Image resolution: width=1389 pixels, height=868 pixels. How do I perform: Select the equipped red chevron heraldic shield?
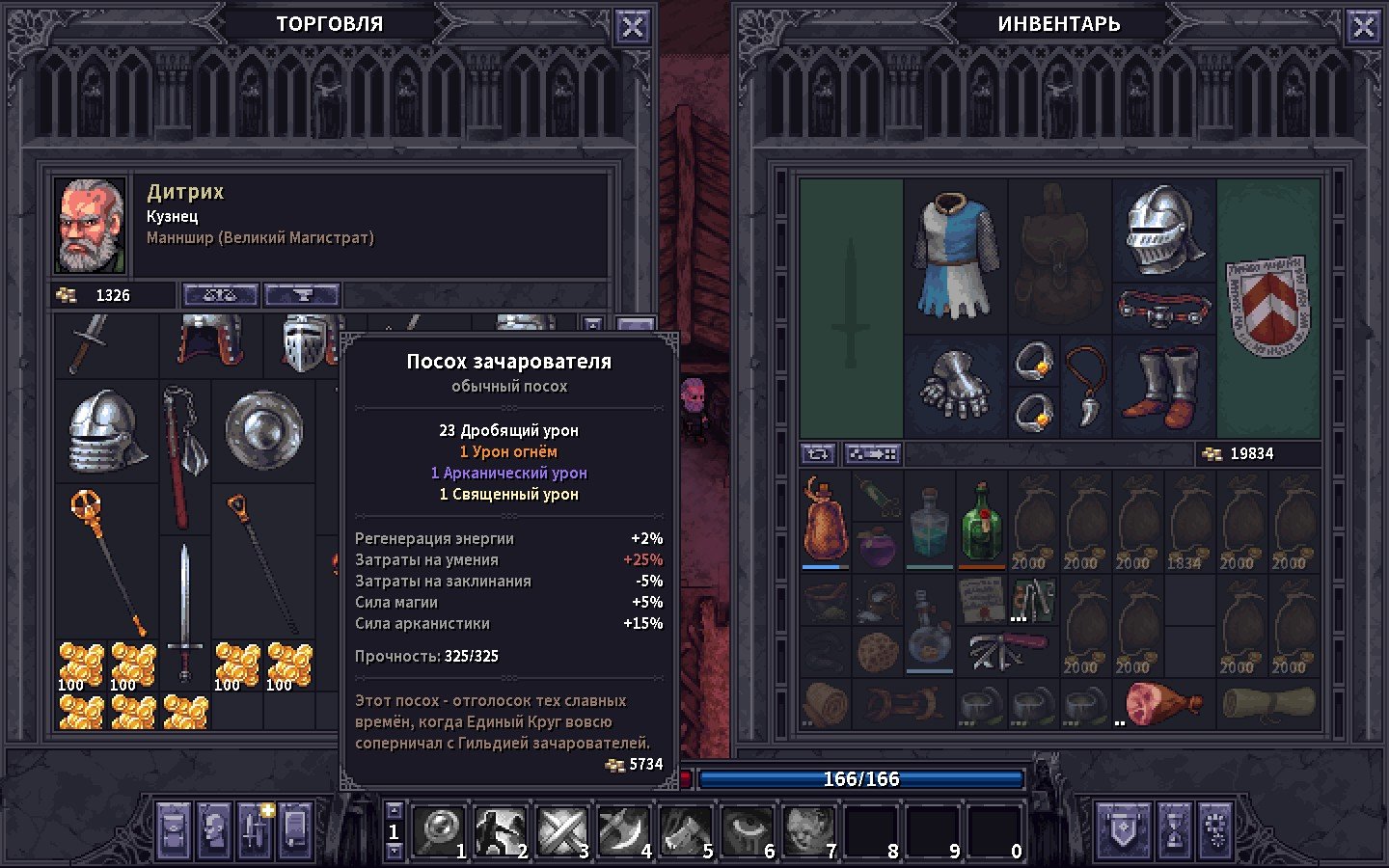1267,307
